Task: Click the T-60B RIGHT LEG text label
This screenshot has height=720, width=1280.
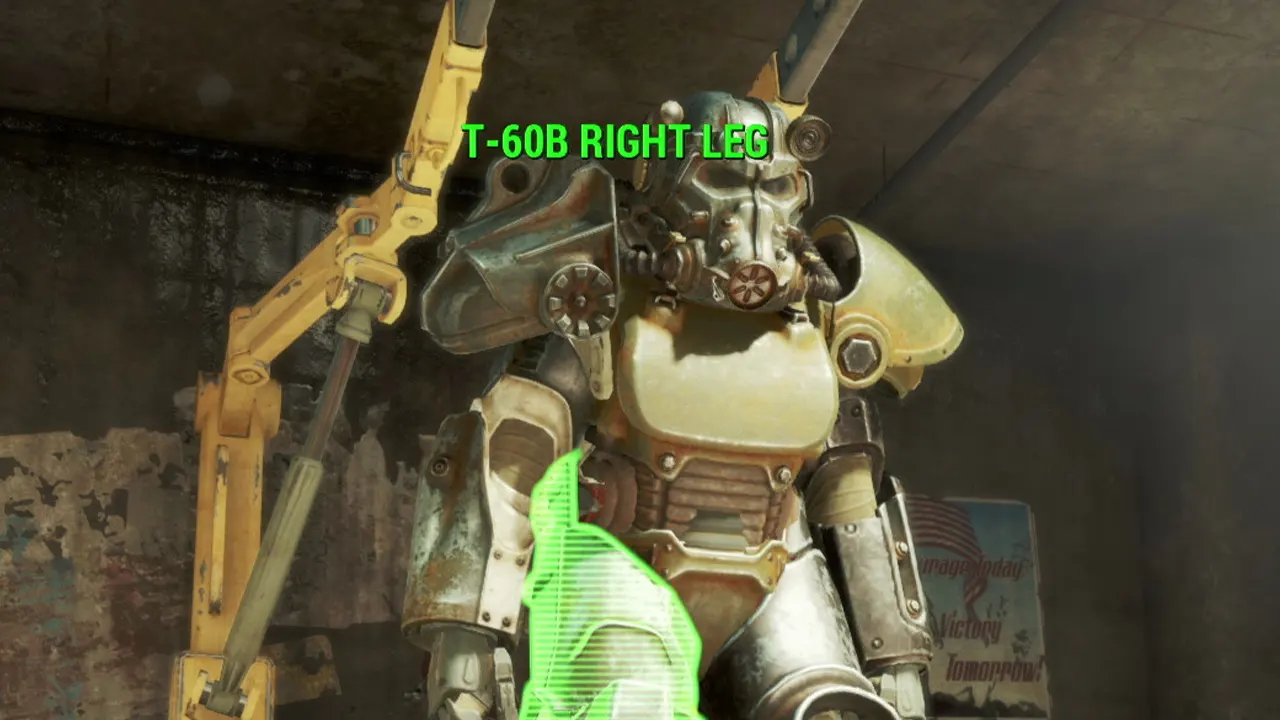Action: (617, 140)
